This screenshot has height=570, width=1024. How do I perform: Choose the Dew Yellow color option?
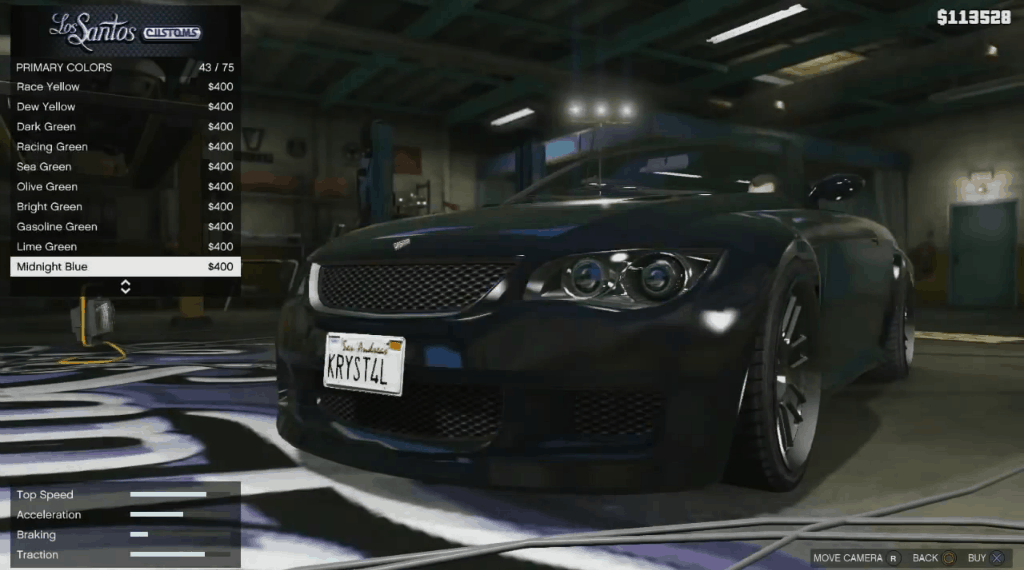(124, 107)
